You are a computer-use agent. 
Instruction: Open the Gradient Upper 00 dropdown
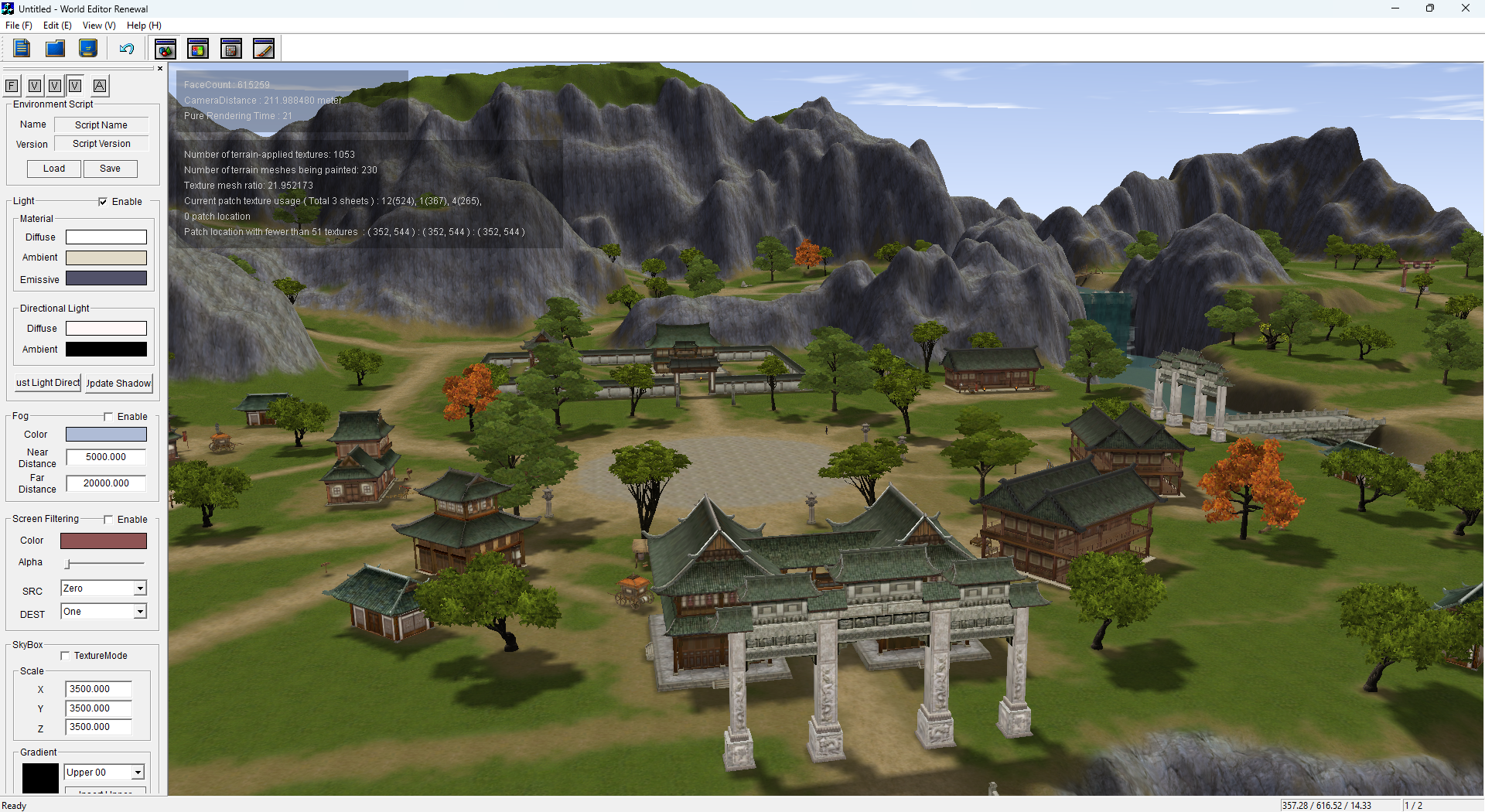[x=137, y=773]
